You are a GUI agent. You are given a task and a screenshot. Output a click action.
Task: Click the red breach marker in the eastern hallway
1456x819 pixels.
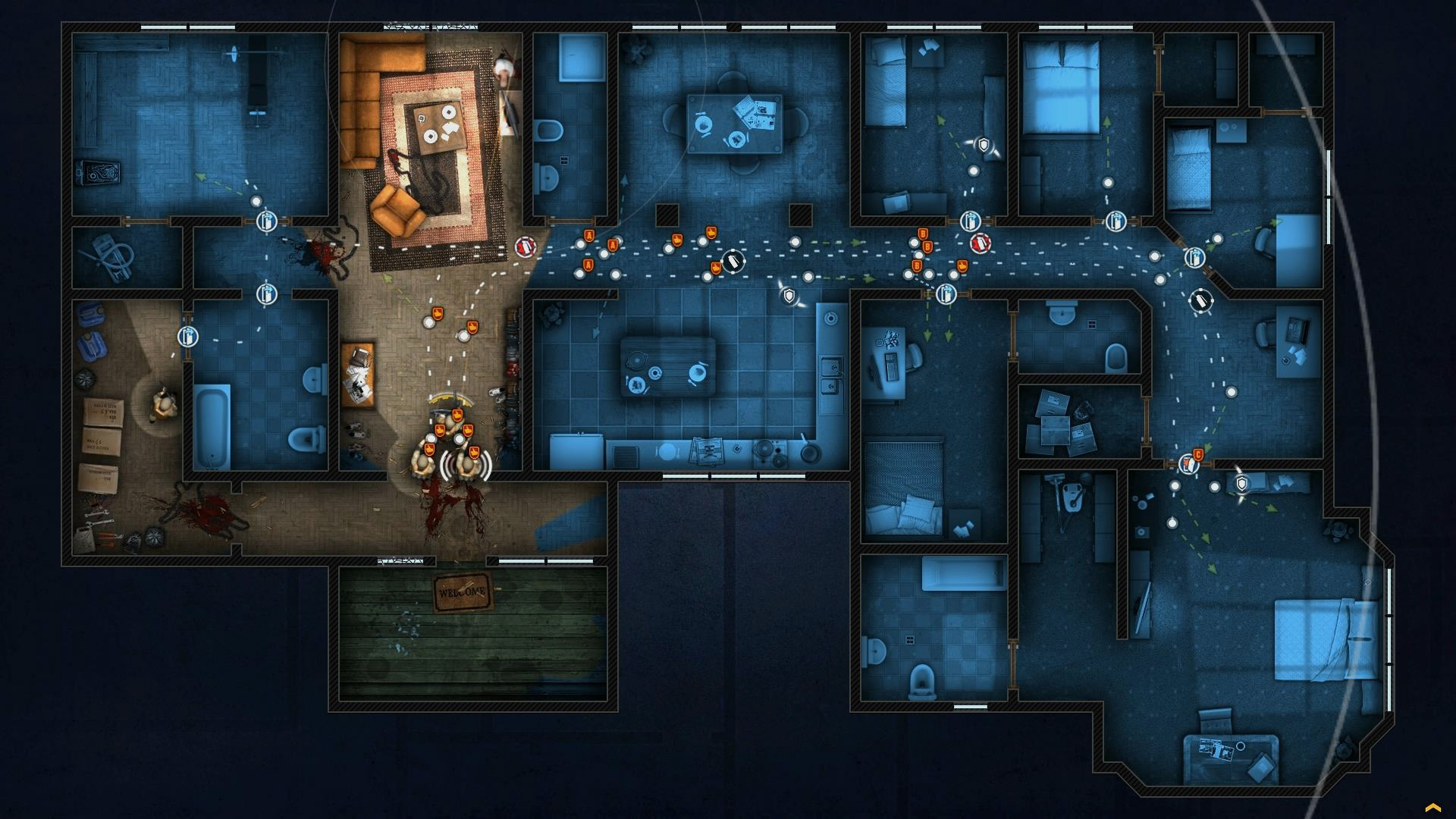[x=981, y=243]
